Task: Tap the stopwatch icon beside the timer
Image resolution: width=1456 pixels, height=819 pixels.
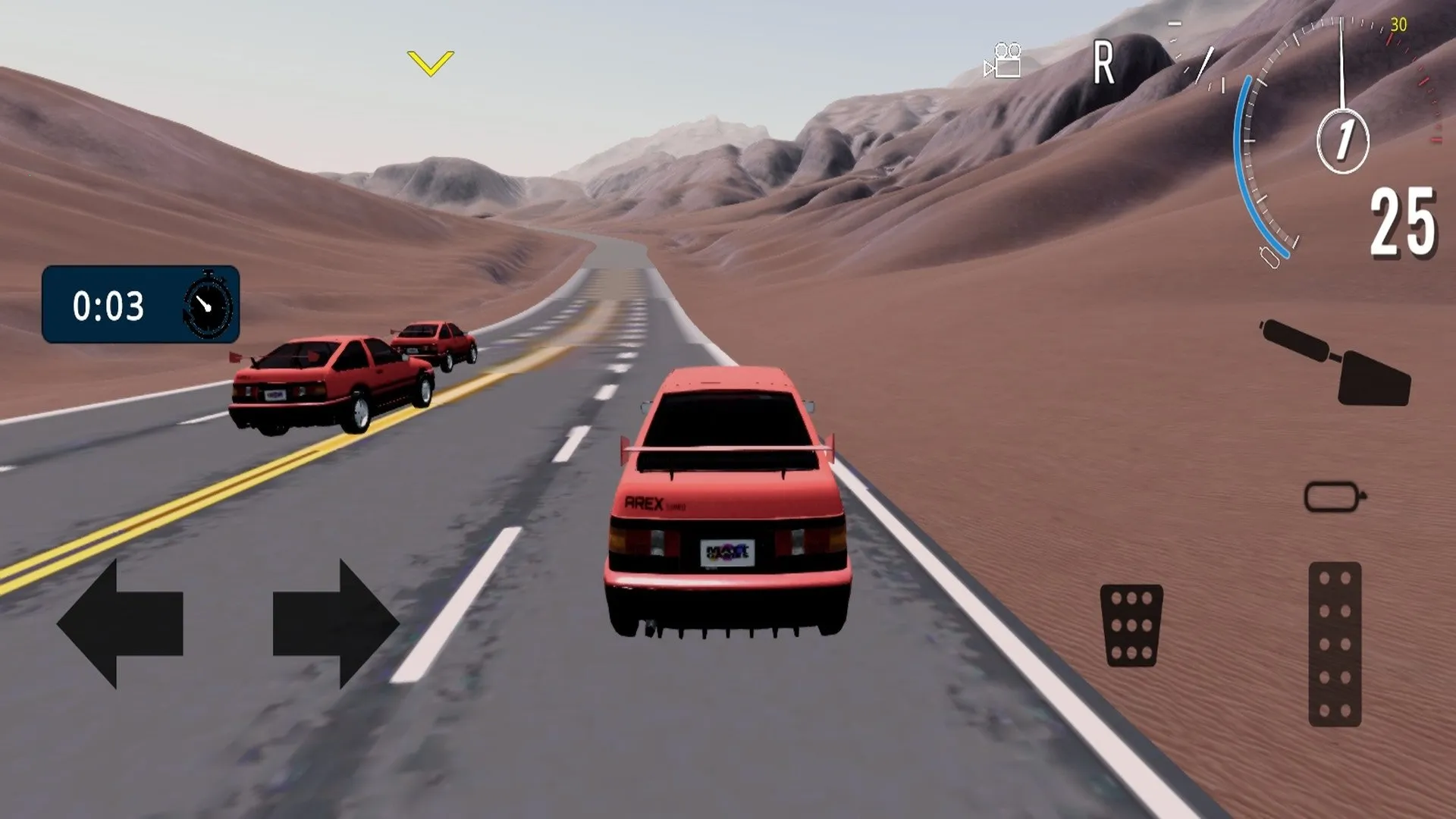Action: pos(206,305)
